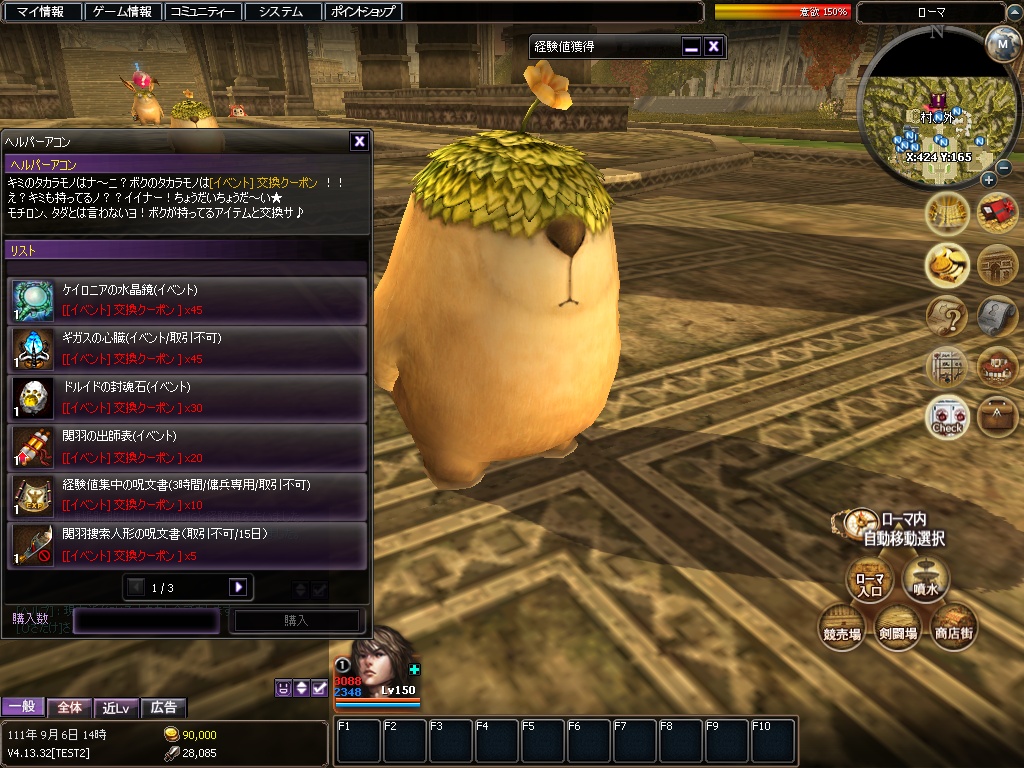Open the ポイントショップ menu
The width and height of the screenshot is (1024, 768).
click(364, 12)
